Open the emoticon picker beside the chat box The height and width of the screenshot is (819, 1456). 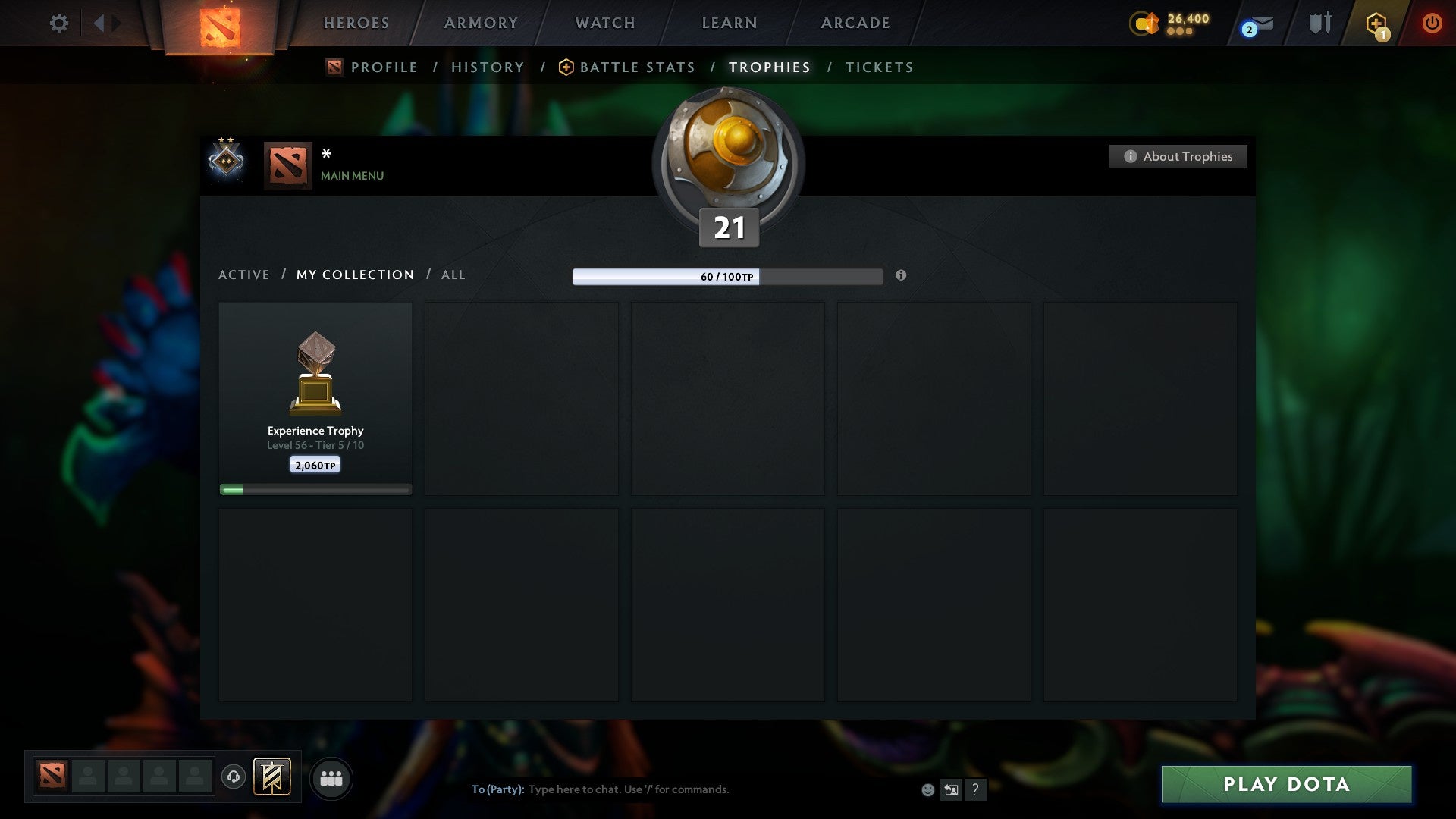pyautogui.click(x=928, y=789)
